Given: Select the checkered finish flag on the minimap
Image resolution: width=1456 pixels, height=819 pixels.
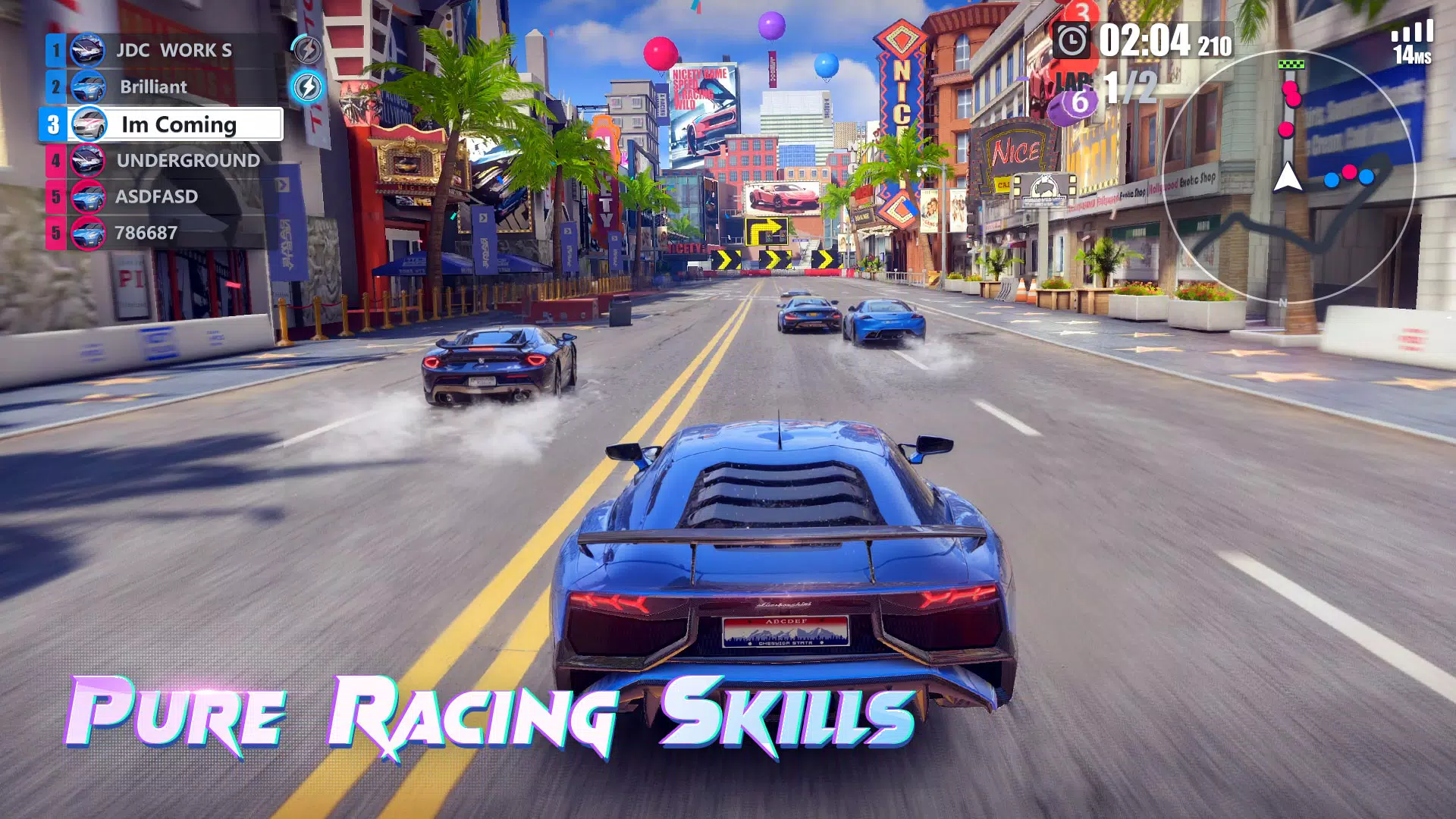Looking at the screenshot, I should [x=1291, y=64].
